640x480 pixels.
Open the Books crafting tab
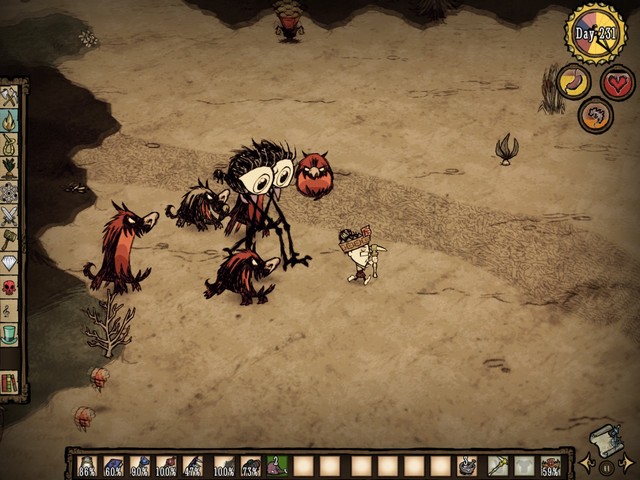tap(10, 382)
